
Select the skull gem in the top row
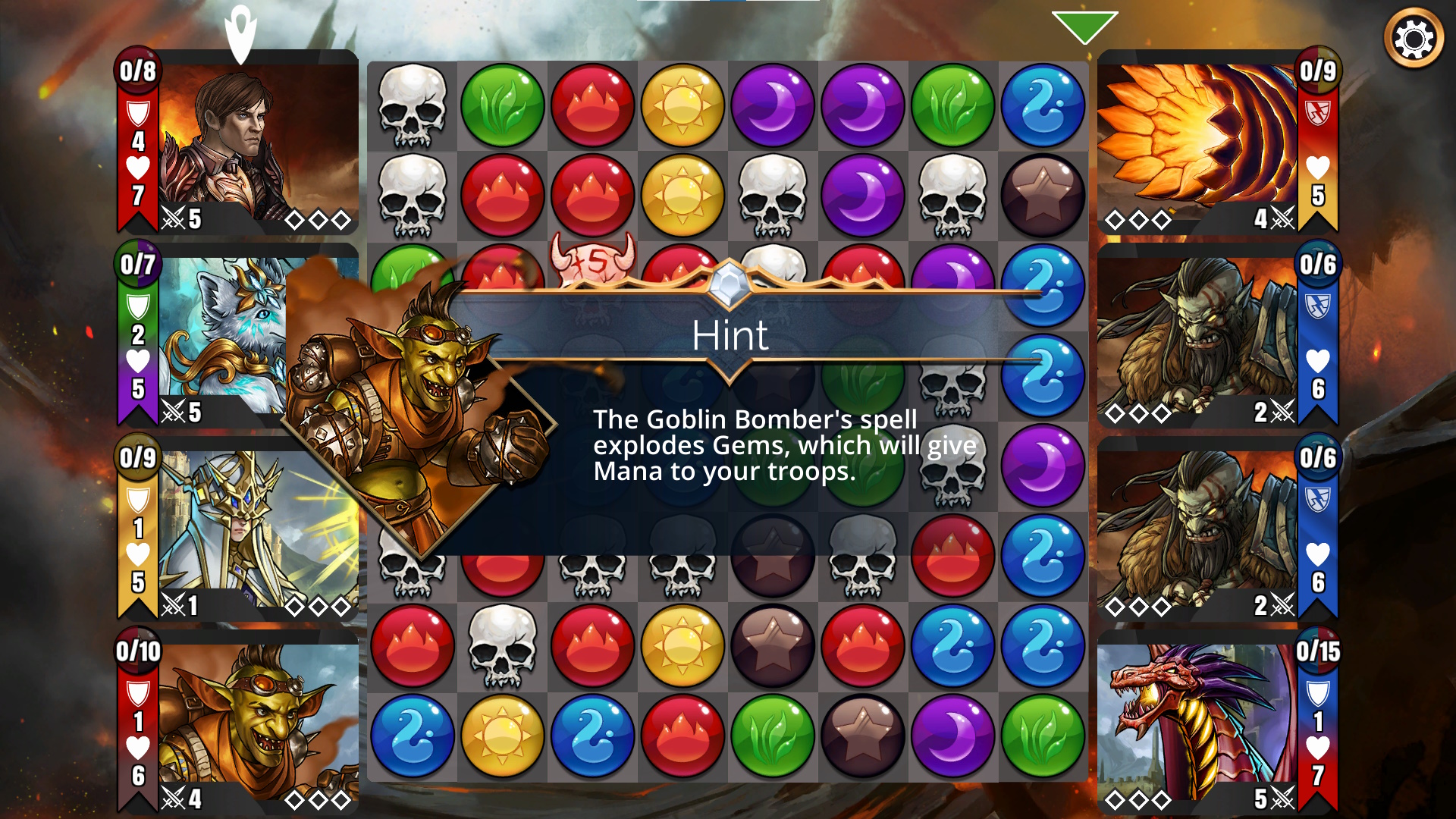(x=413, y=105)
